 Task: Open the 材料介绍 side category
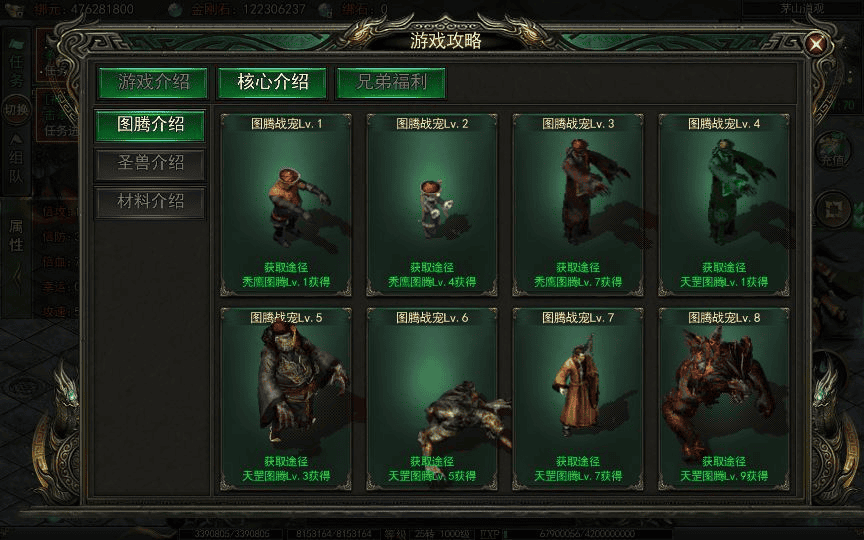151,202
